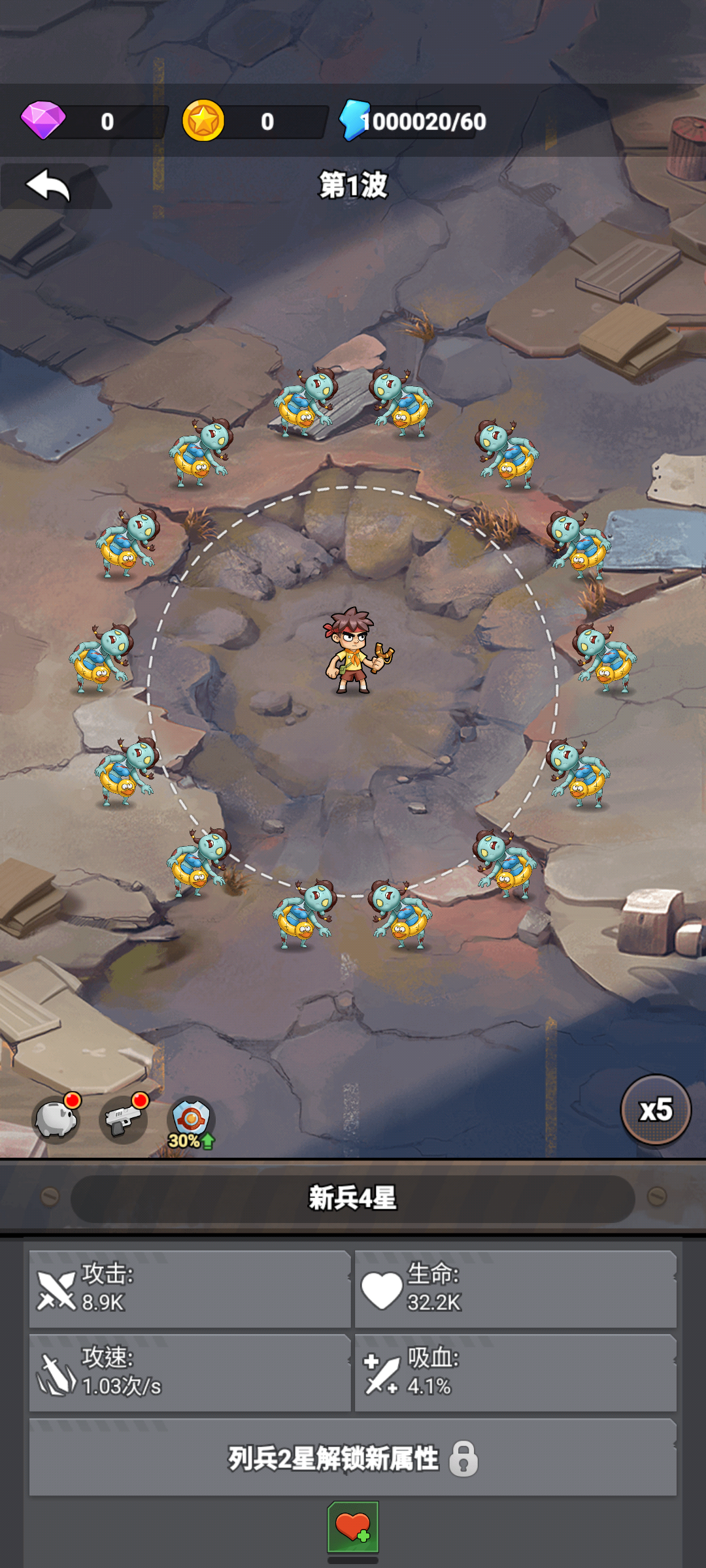View the 吸血 lifesteal stat panel
Image resolution: width=706 pixels, height=1568 pixels.
pyautogui.click(x=515, y=1372)
